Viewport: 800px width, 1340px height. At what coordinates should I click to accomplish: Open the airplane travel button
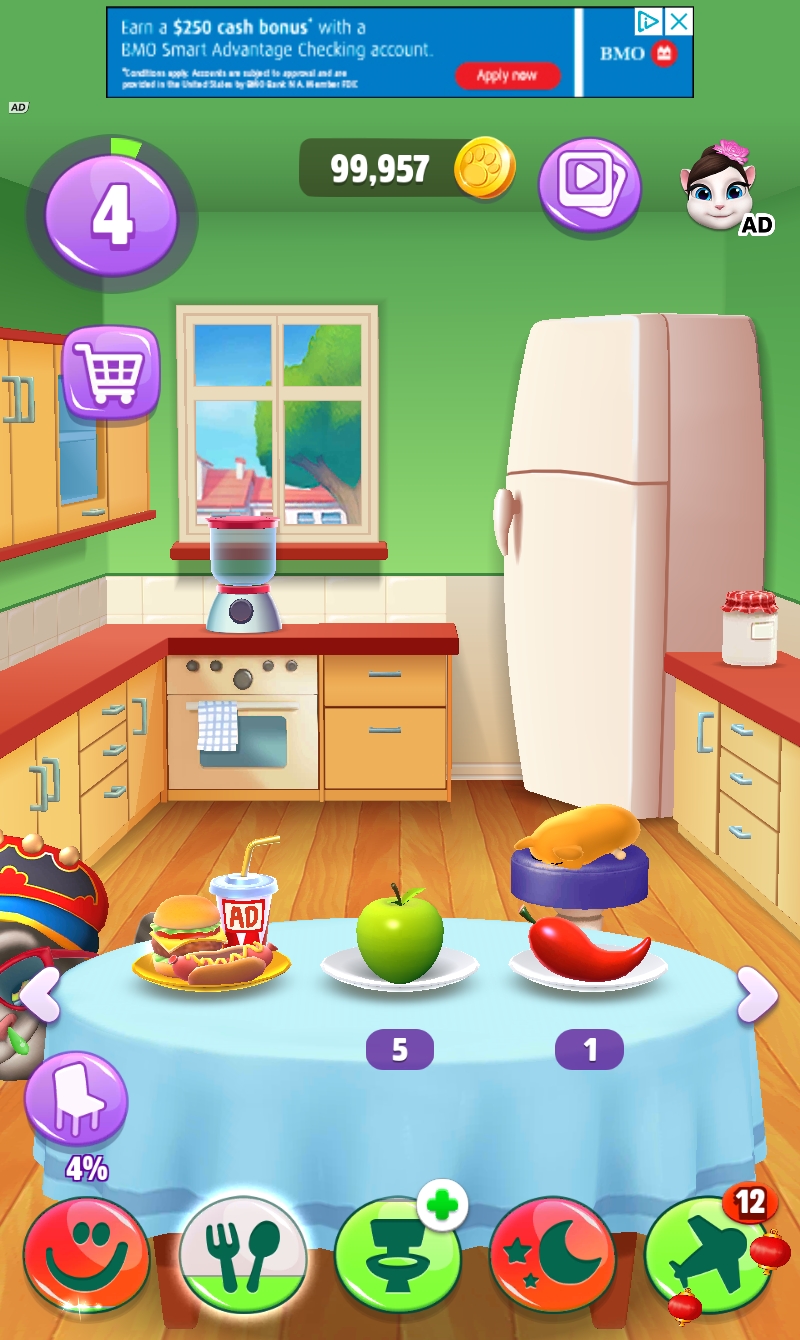708,1255
